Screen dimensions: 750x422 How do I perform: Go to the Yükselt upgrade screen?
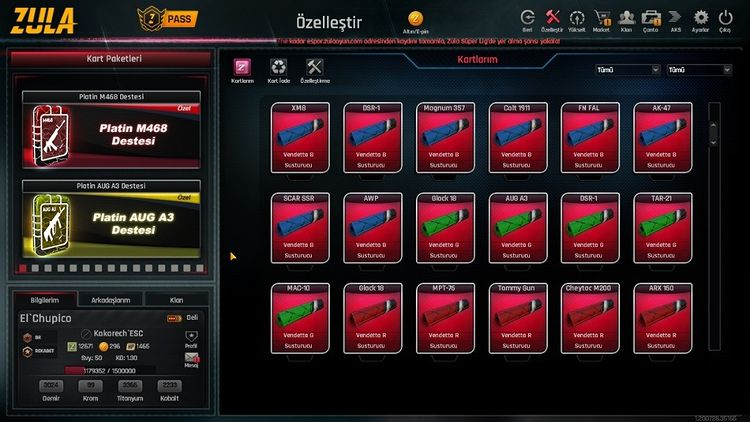pyautogui.click(x=577, y=19)
